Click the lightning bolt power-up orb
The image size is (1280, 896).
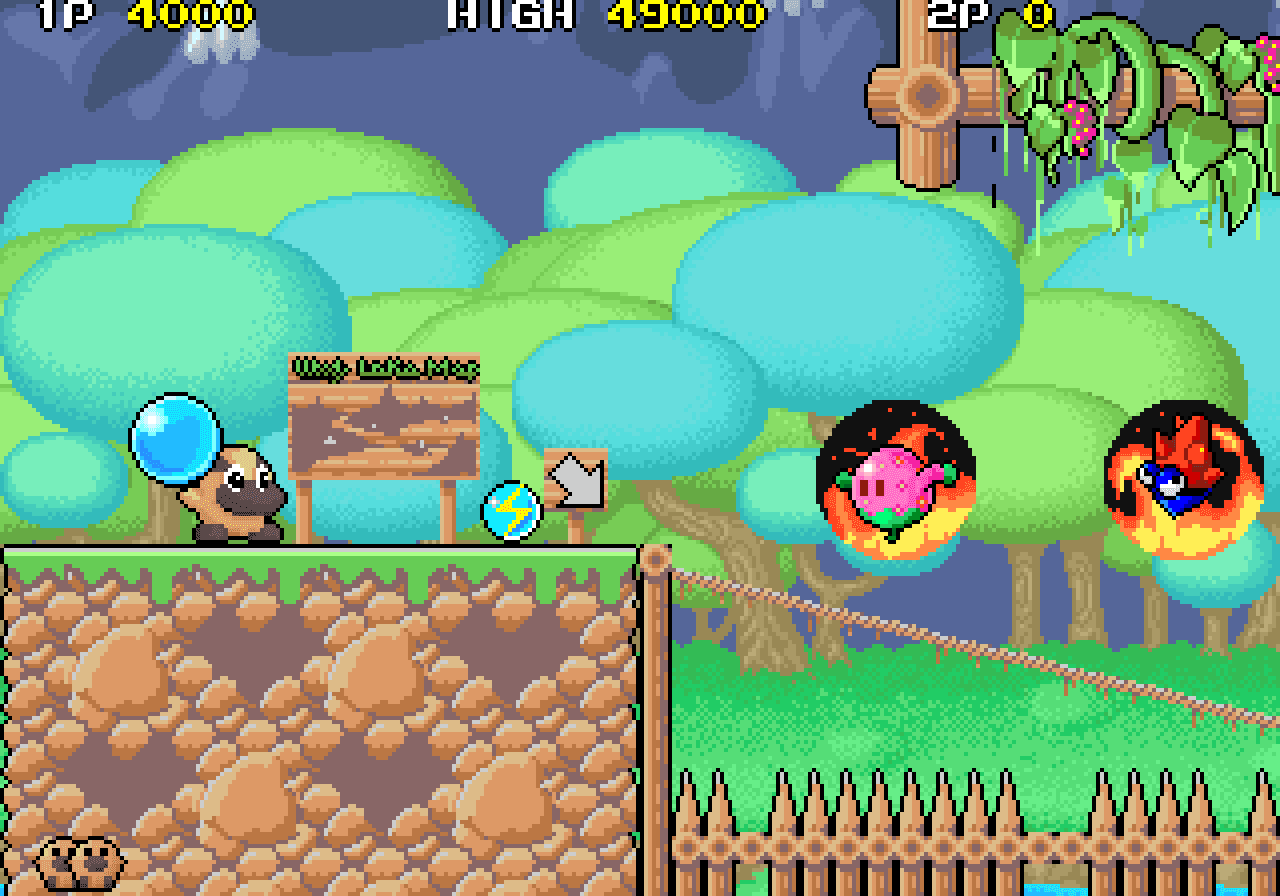pos(510,508)
